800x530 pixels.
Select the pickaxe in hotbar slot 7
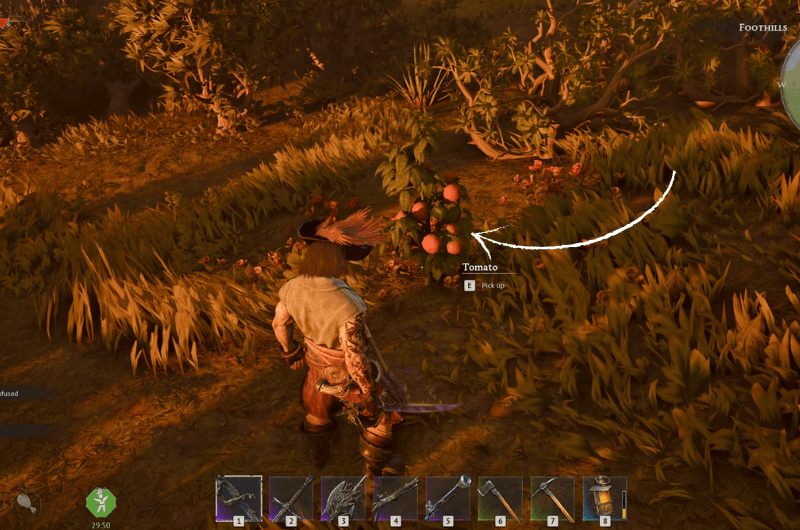click(x=552, y=498)
